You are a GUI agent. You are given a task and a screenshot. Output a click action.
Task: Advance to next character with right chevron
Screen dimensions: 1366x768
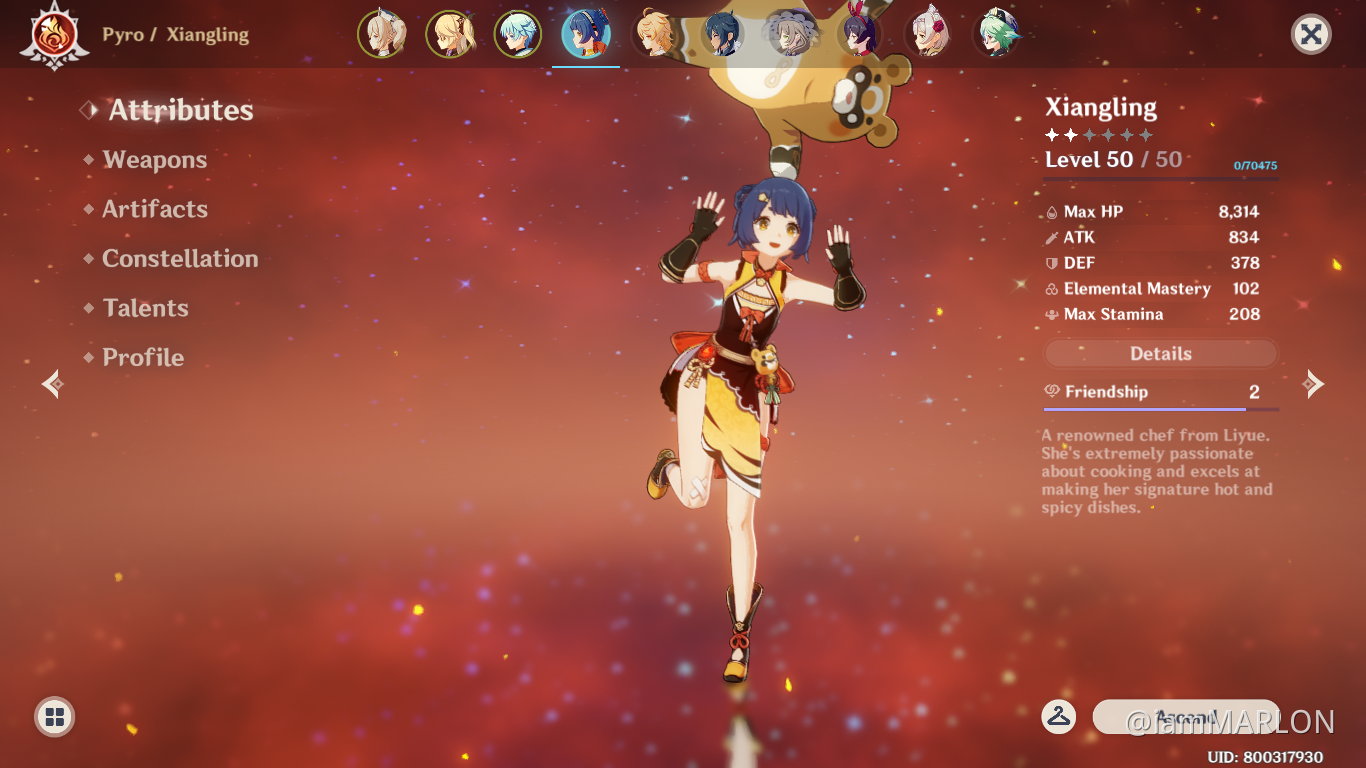click(x=1314, y=384)
